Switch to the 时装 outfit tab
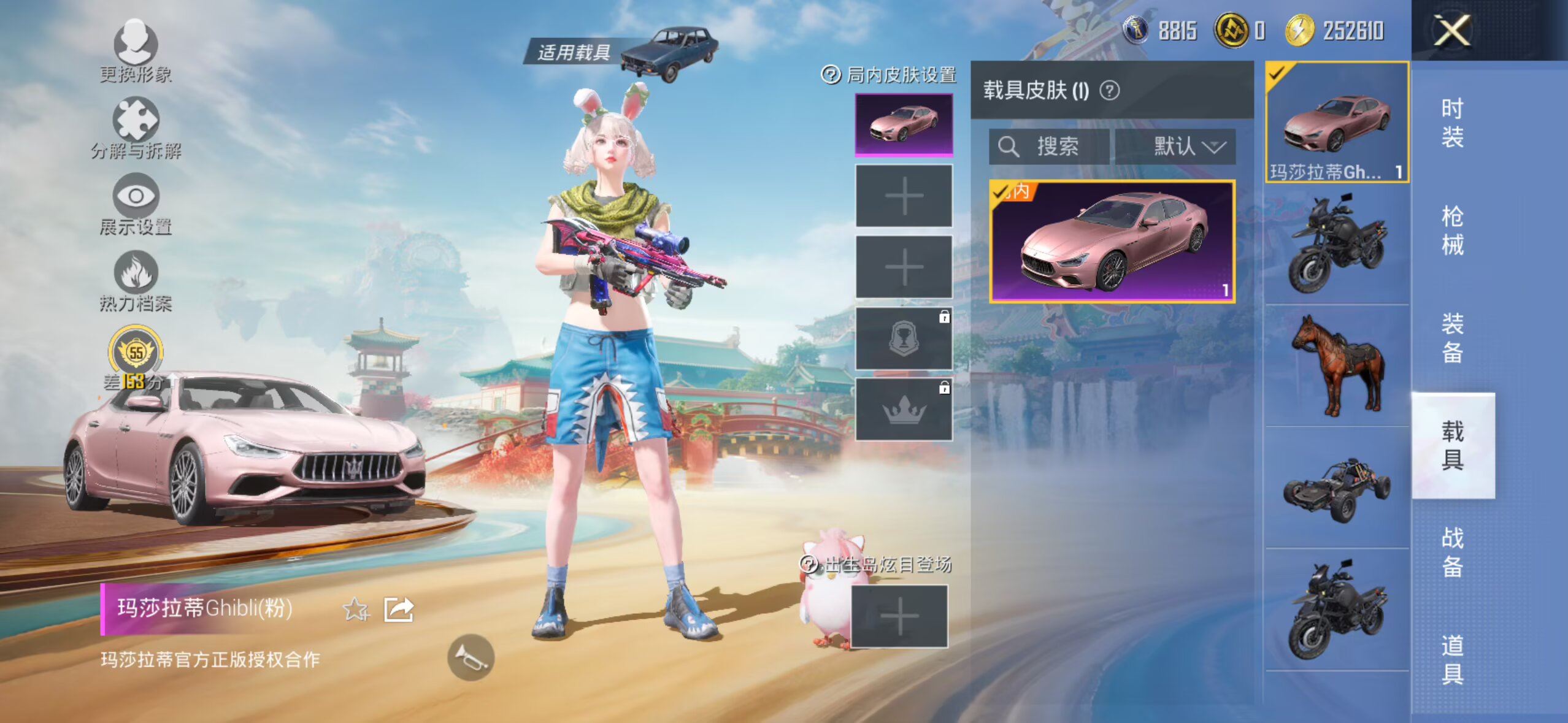 (1452, 123)
